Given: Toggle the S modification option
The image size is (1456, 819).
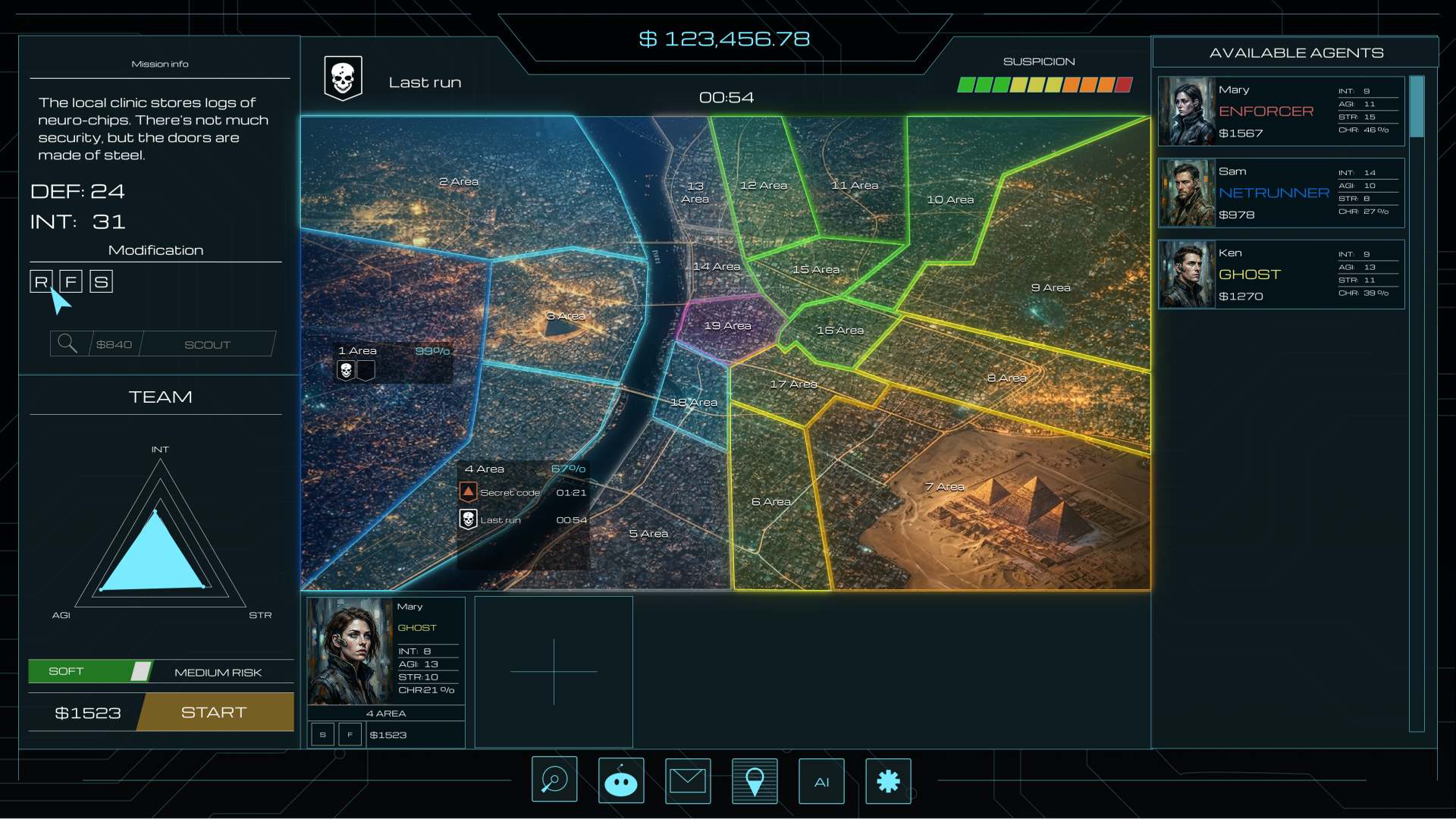Looking at the screenshot, I should pyautogui.click(x=101, y=281).
